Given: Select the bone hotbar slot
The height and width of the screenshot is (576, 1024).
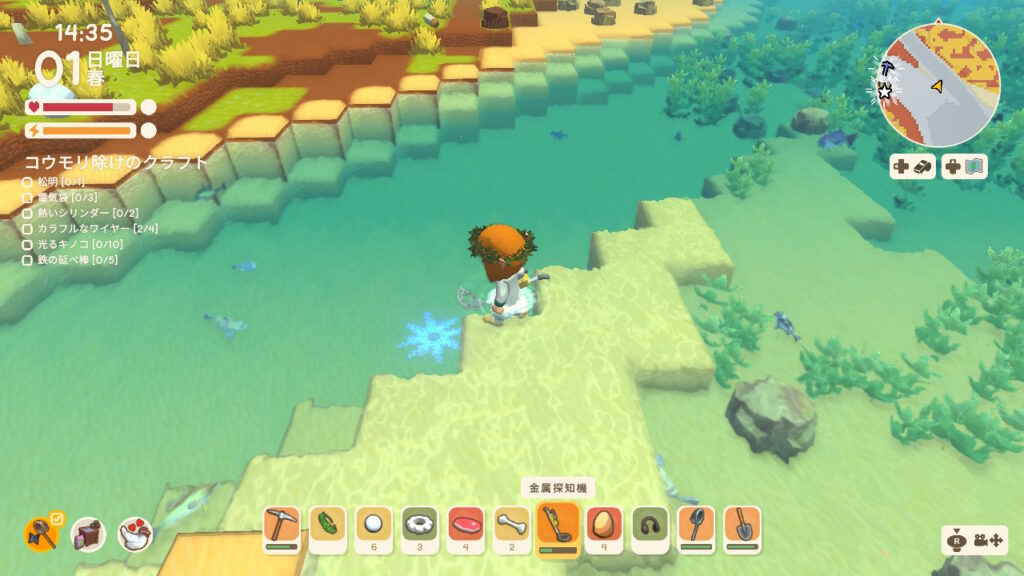Looking at the screenshot, I should [x=512, y=527].
